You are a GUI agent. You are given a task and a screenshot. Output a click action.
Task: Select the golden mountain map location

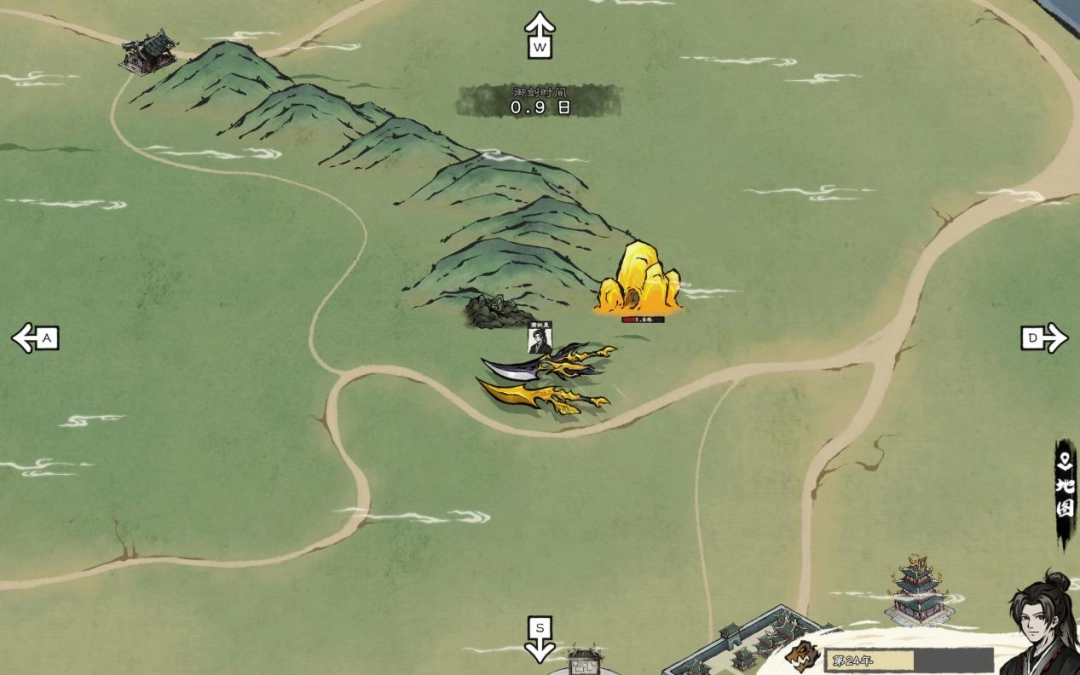tap(639, 279)
